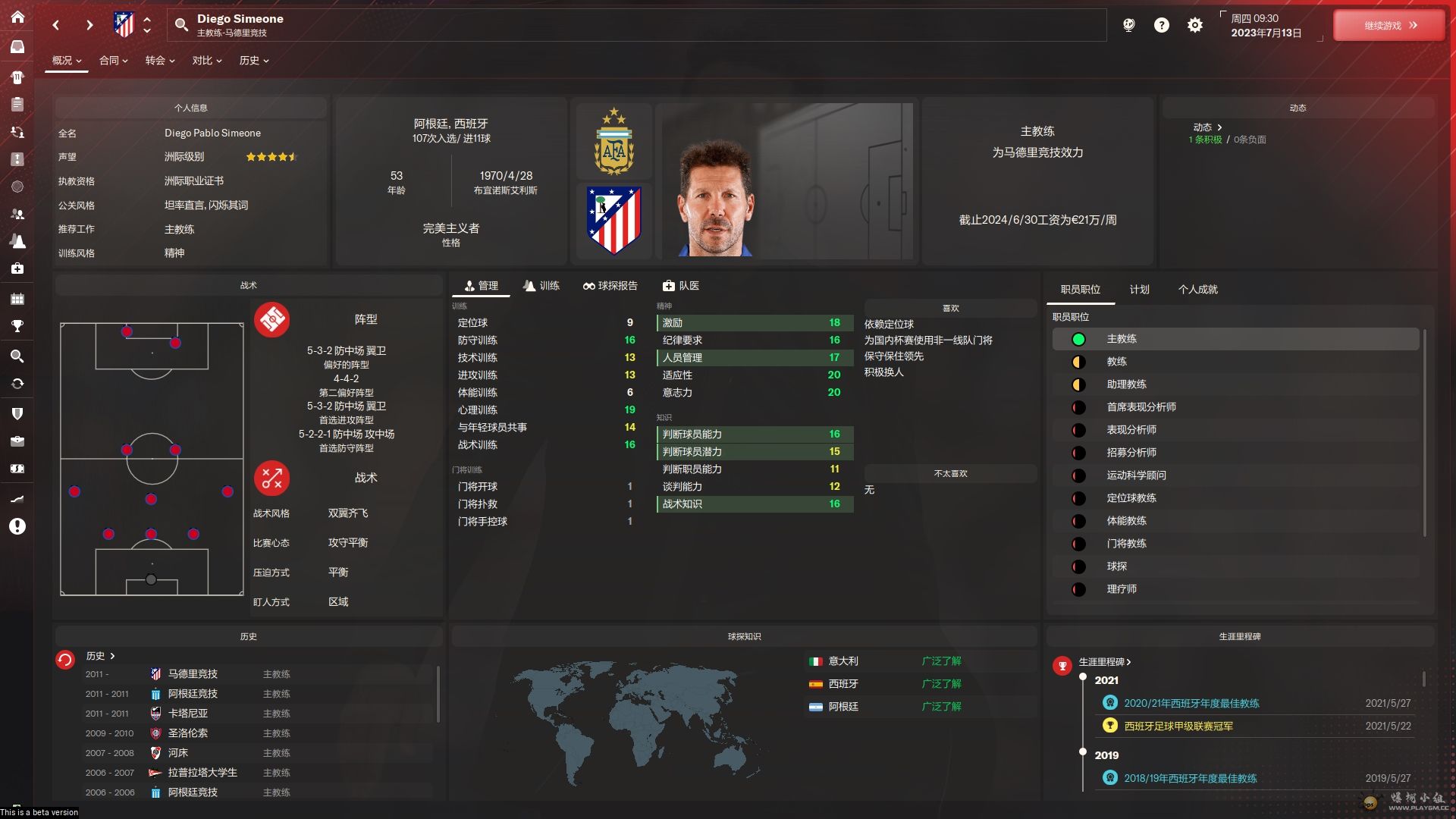Select the 队医 medical tab

[x=681, y=286]
